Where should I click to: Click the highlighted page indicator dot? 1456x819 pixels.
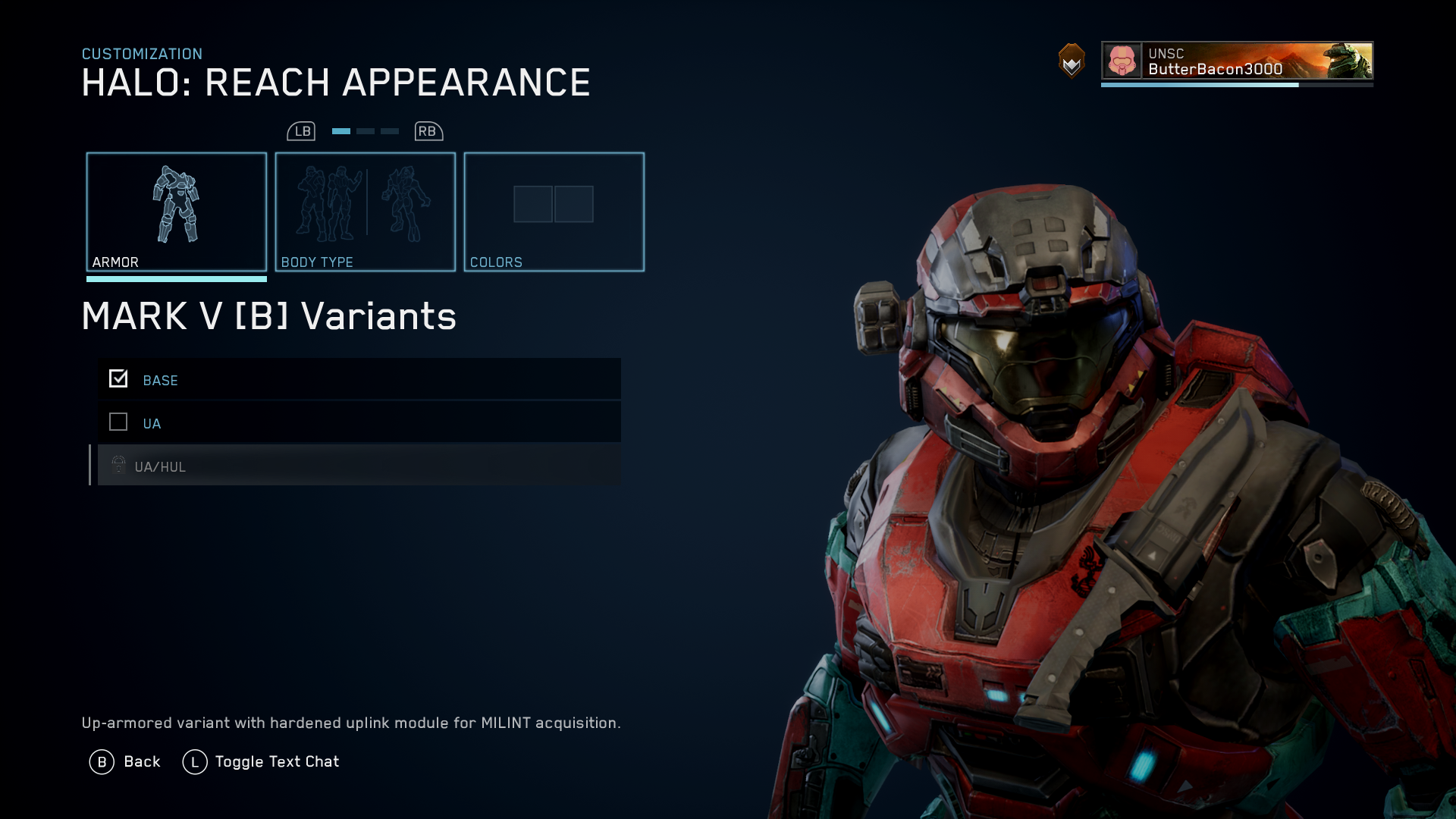coord(340,130)
